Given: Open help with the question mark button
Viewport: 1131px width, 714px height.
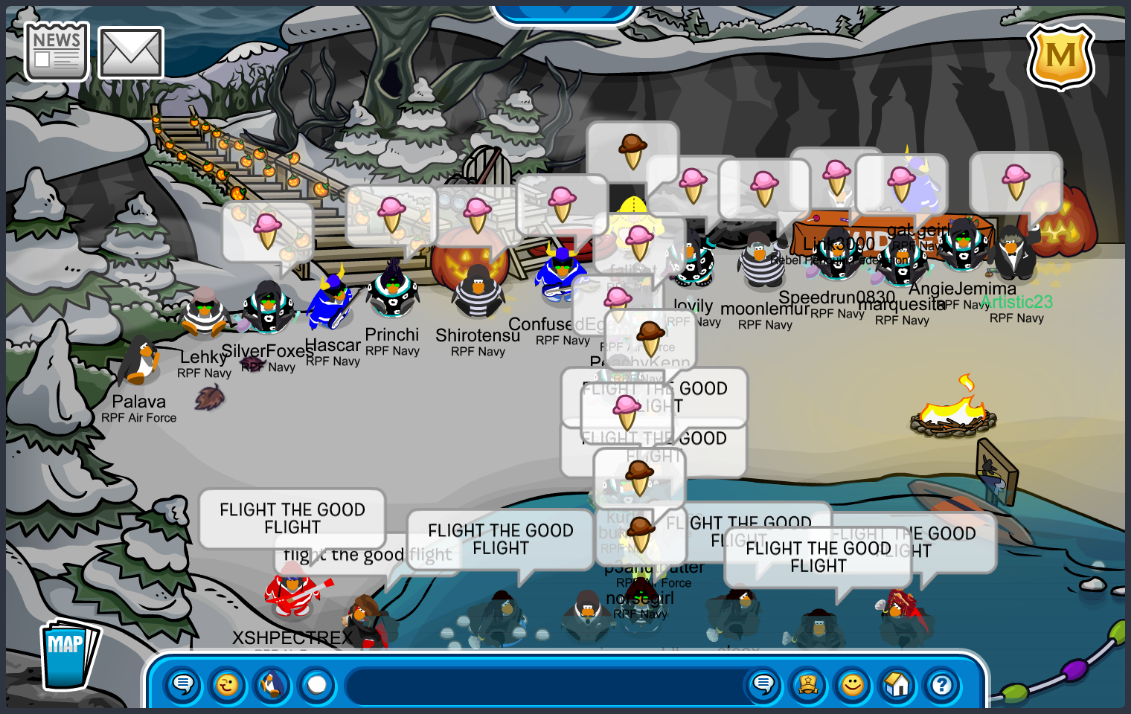Looking at the screenshot, I should pos(941,685).
